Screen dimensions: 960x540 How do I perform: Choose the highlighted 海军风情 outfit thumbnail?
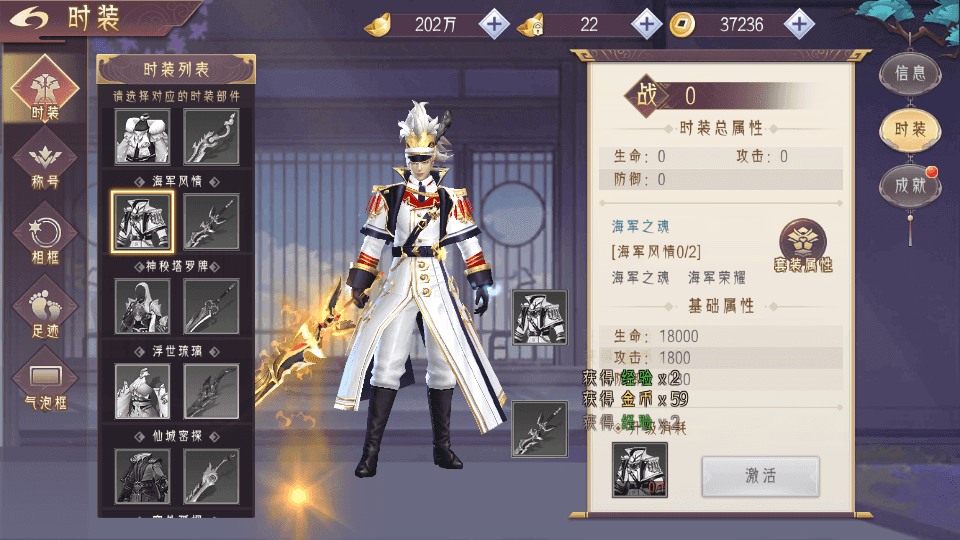pos(142,220)
